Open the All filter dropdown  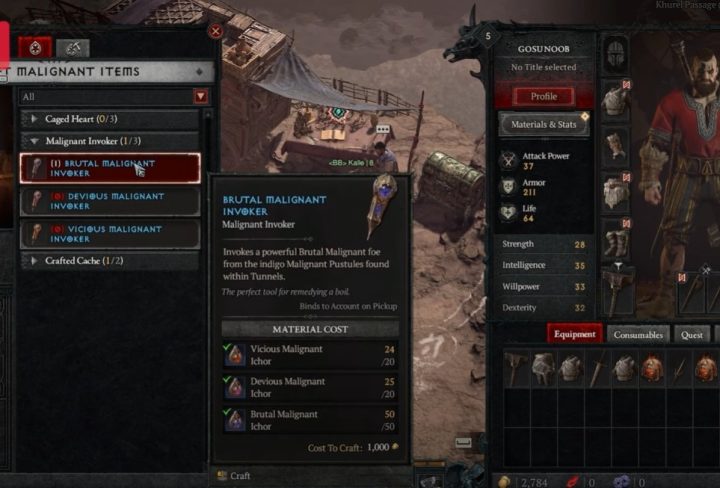(201, 97)
